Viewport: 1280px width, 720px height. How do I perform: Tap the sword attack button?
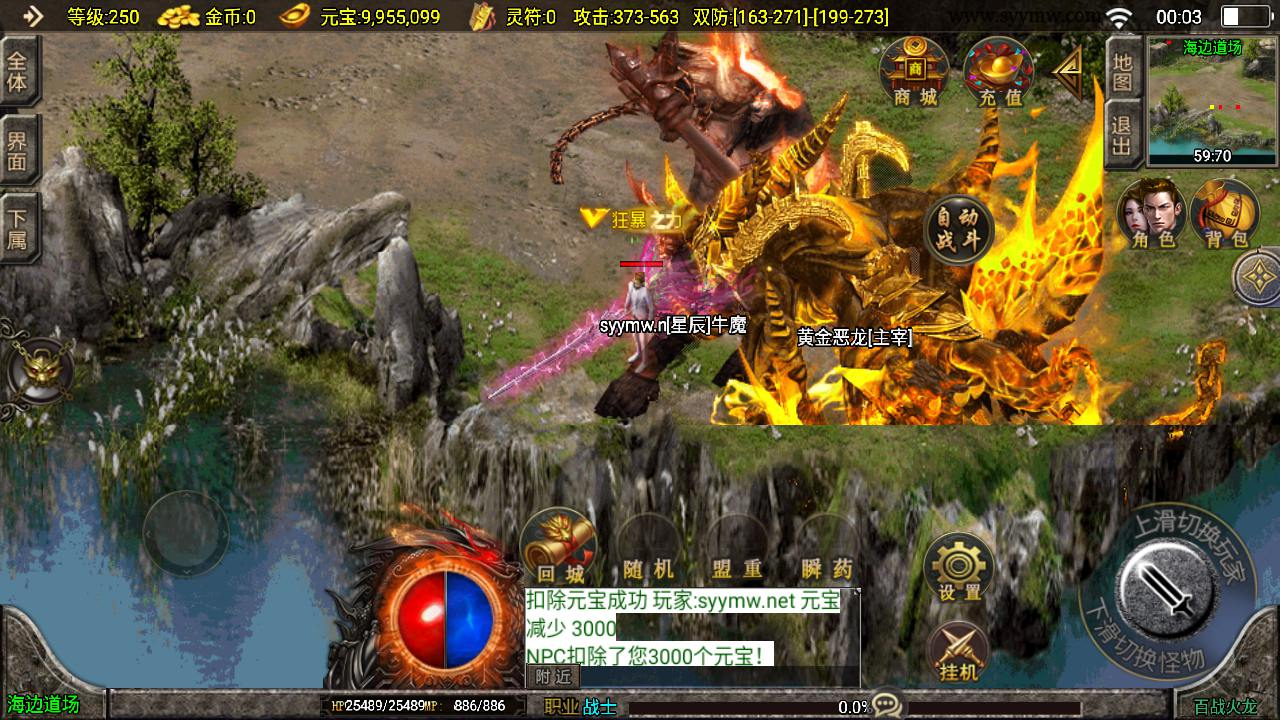click(1167, 585)
